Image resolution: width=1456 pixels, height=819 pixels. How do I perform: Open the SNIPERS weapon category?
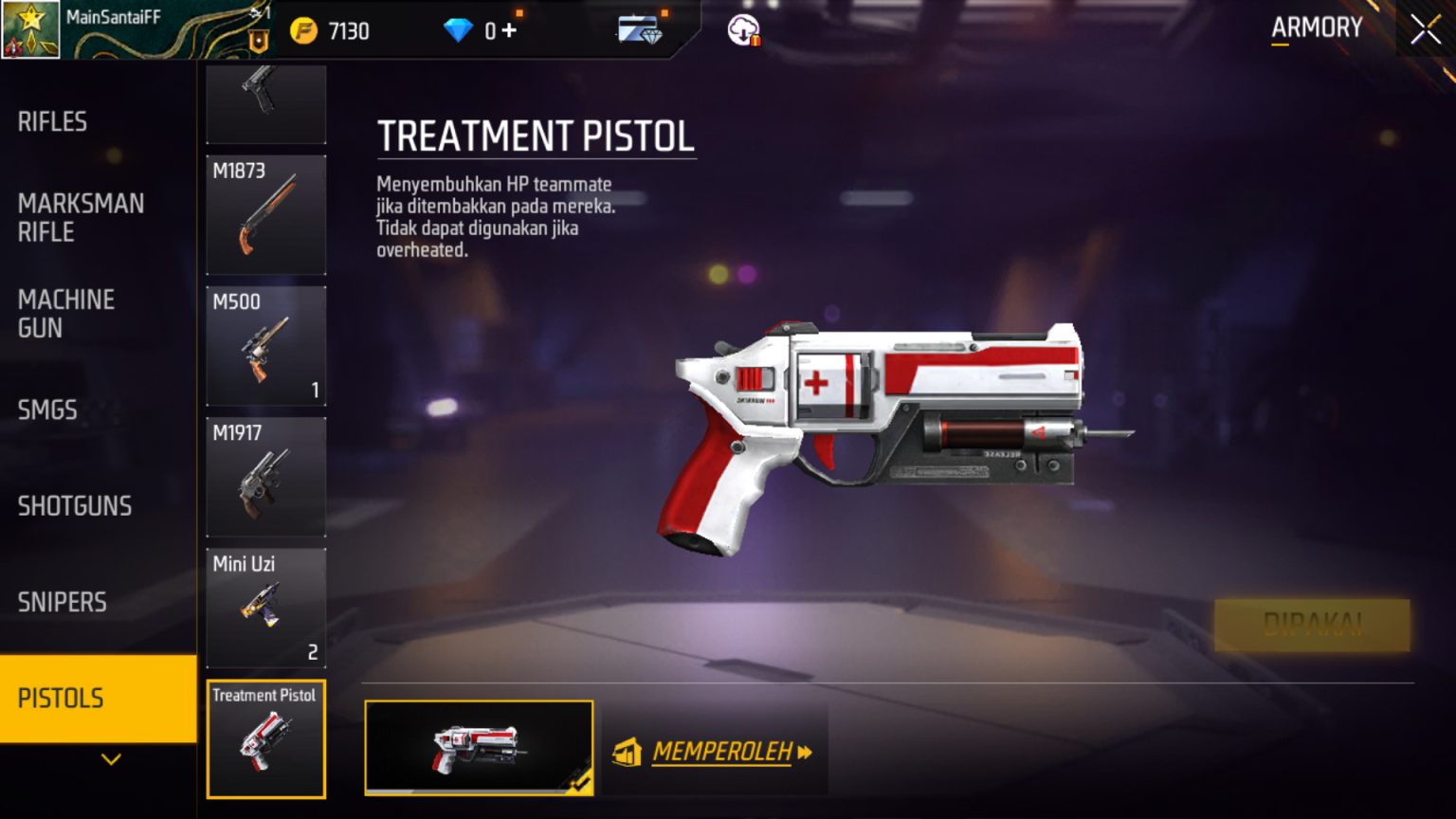coord(62,602)
